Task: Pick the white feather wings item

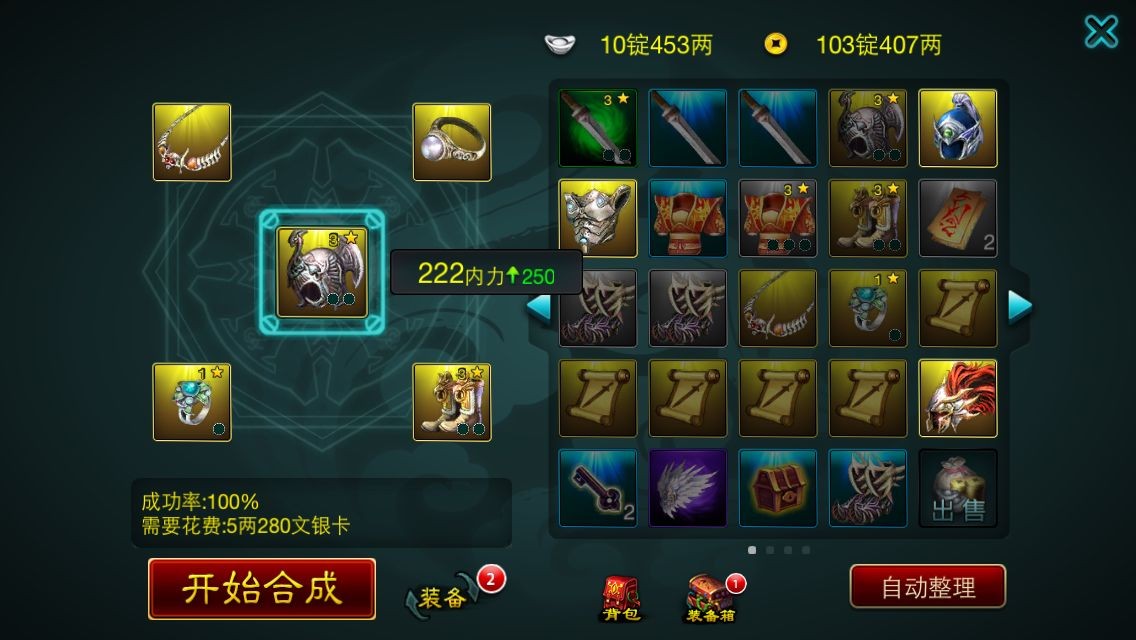Action: tap(688, 488)
